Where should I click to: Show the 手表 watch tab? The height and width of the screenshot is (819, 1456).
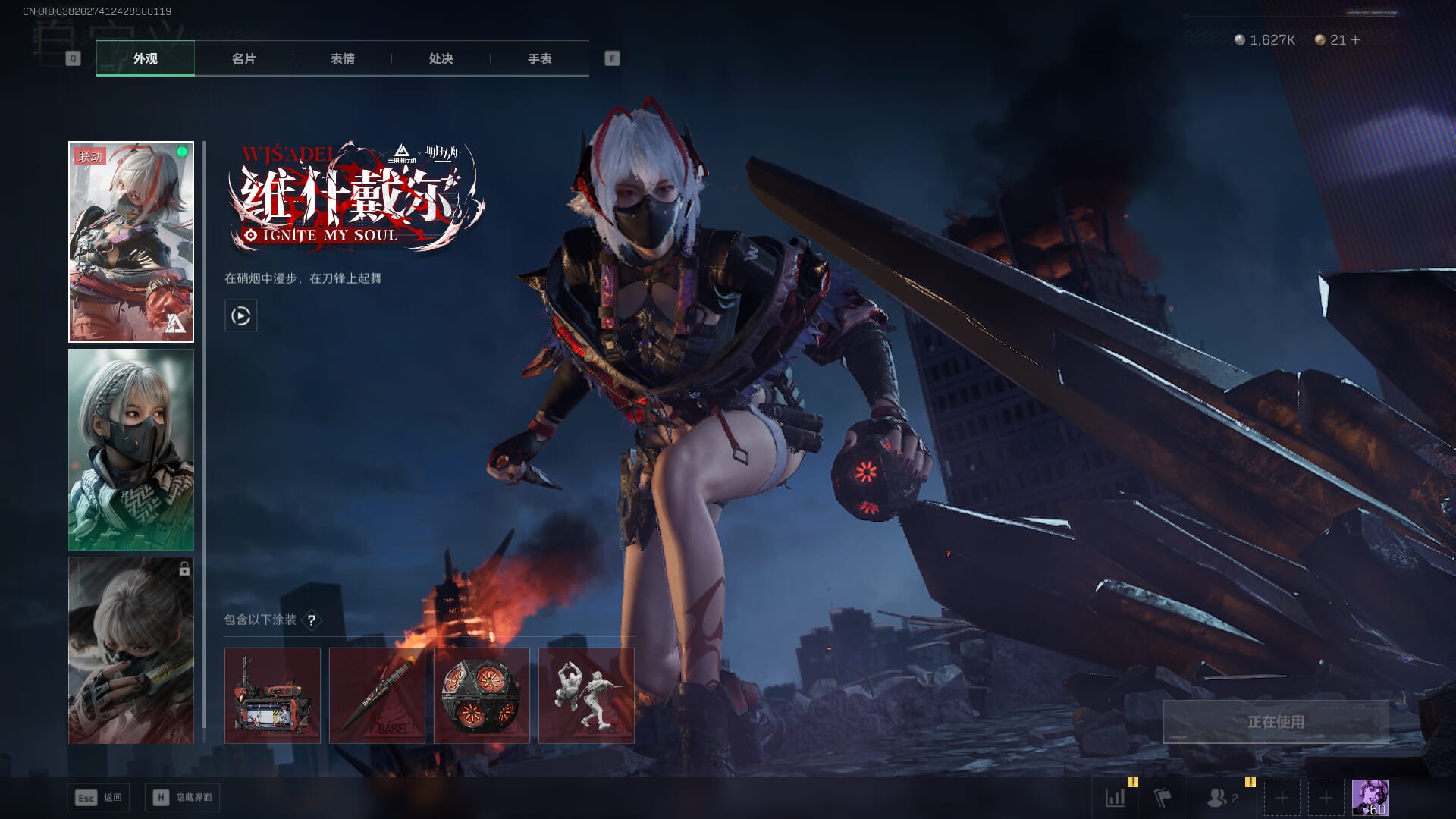[539, 58]
